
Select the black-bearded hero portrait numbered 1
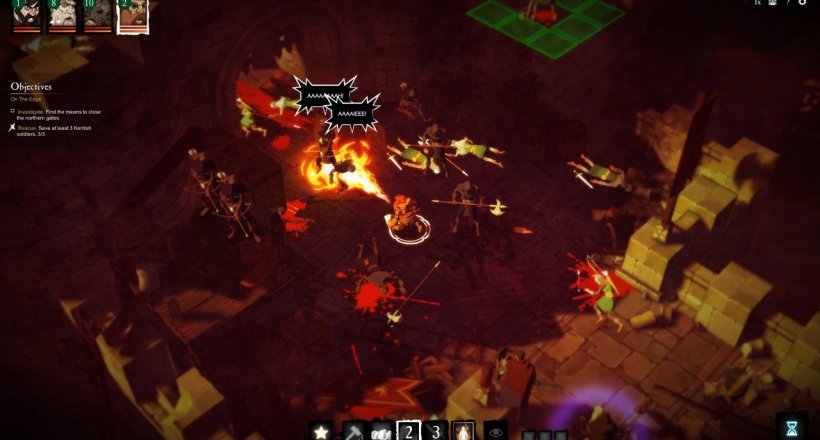[x=27, y=16]
